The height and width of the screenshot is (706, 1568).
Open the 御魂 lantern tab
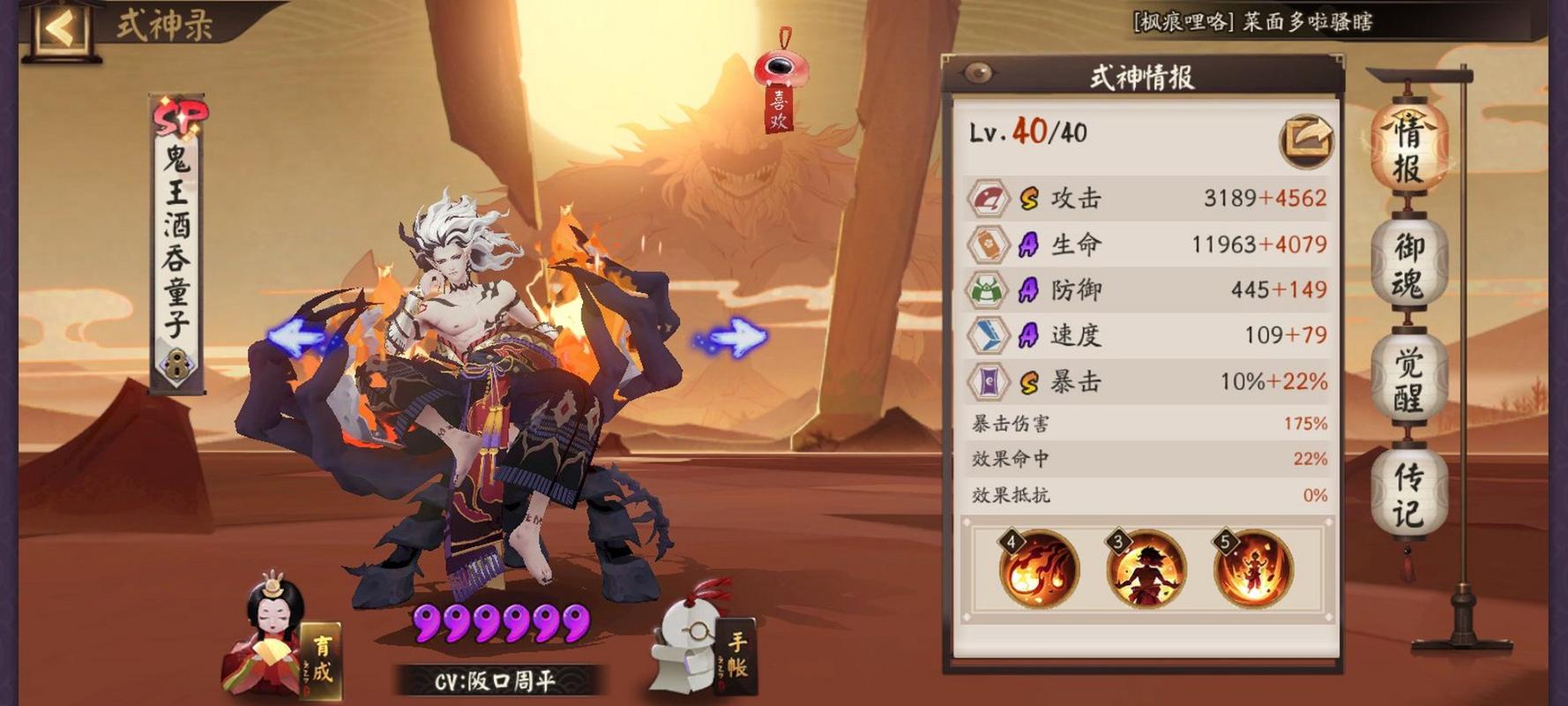[x=1408, y=264]
